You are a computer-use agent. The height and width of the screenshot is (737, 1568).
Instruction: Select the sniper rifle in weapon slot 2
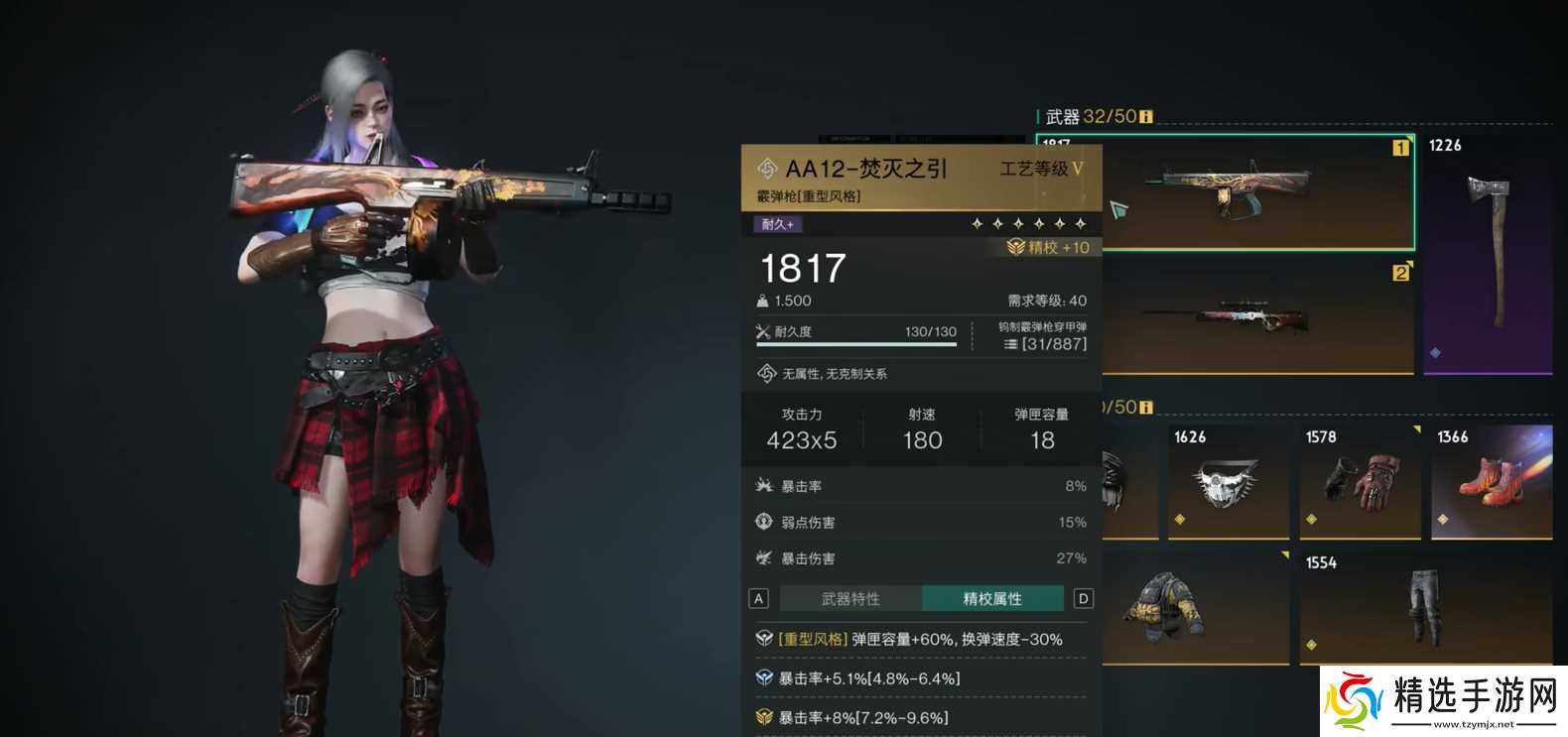pyautogui.click(x=1256, y=317)
